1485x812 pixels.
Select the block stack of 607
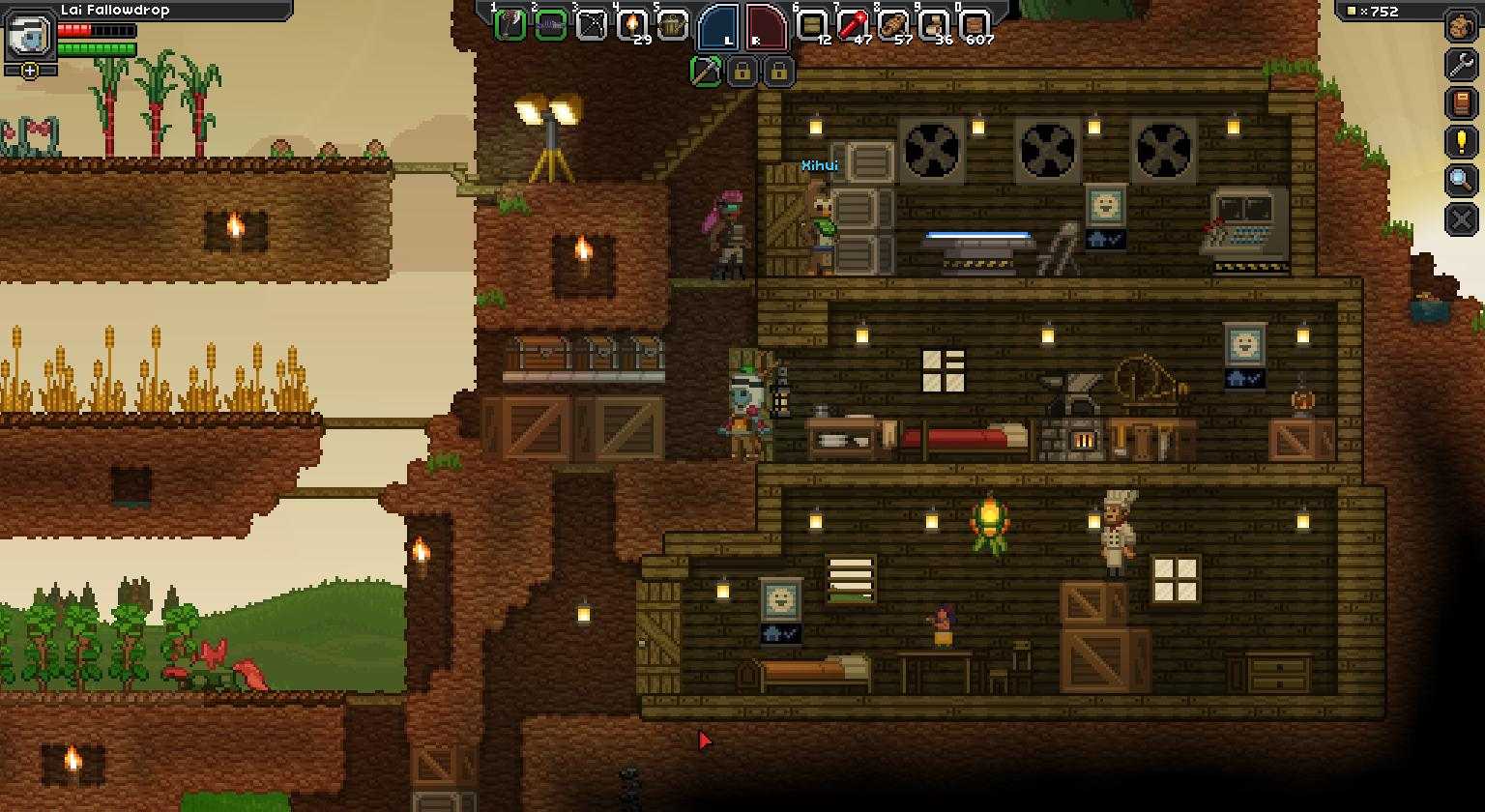(x=975, y=24)
